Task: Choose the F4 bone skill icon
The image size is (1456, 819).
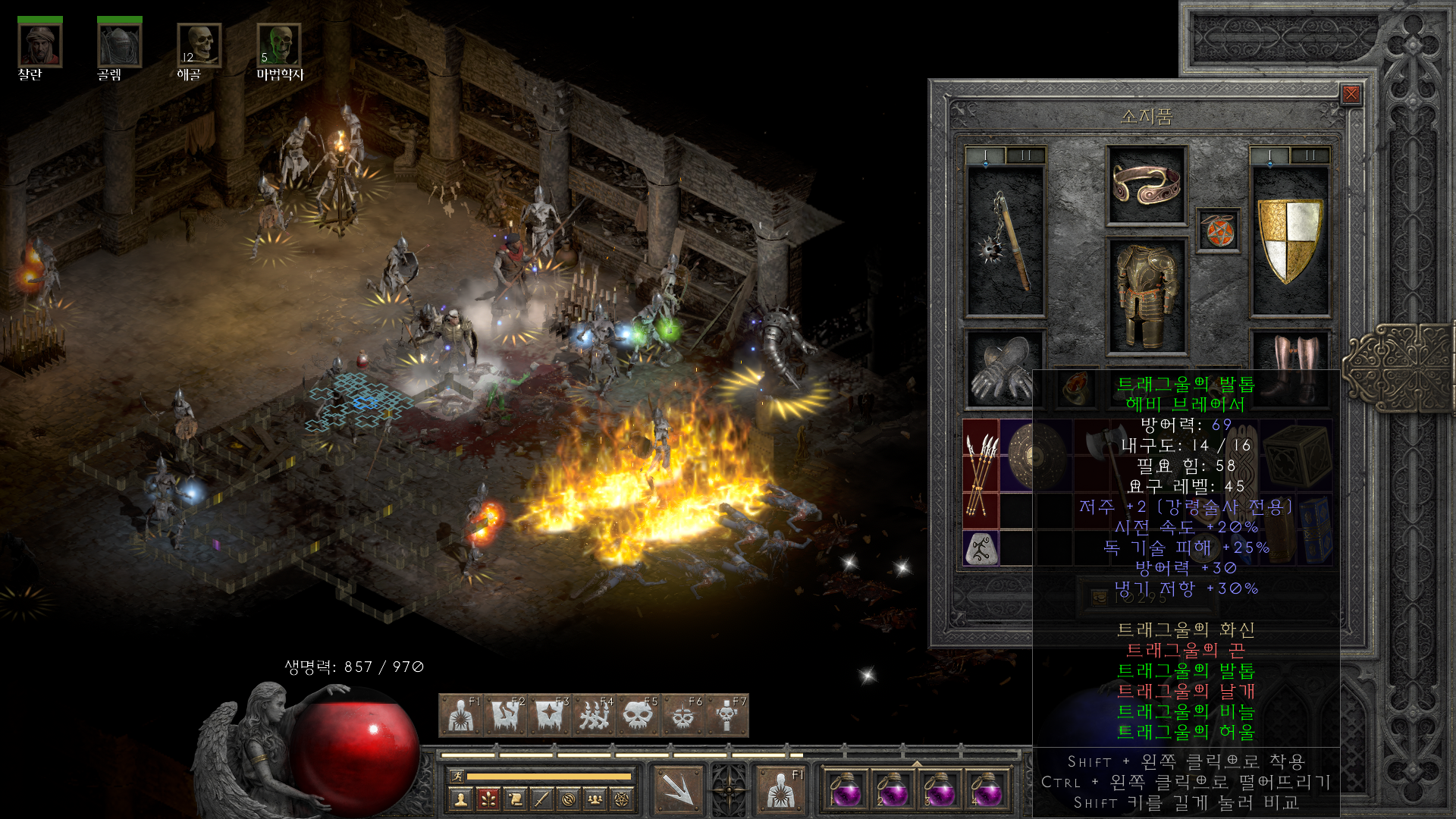Action: click(x=594, y=715)
